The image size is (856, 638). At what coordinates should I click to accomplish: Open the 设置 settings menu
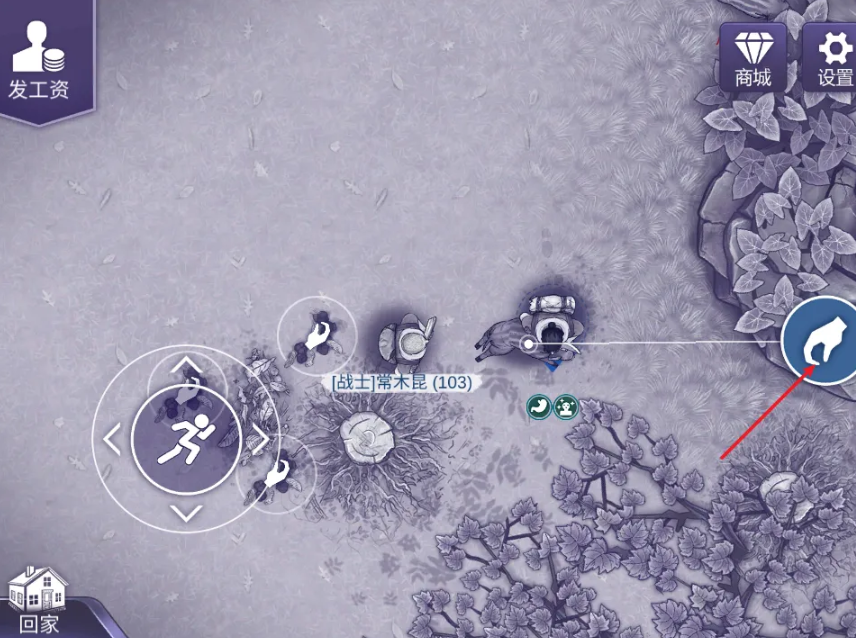click(x=833, y=56)
